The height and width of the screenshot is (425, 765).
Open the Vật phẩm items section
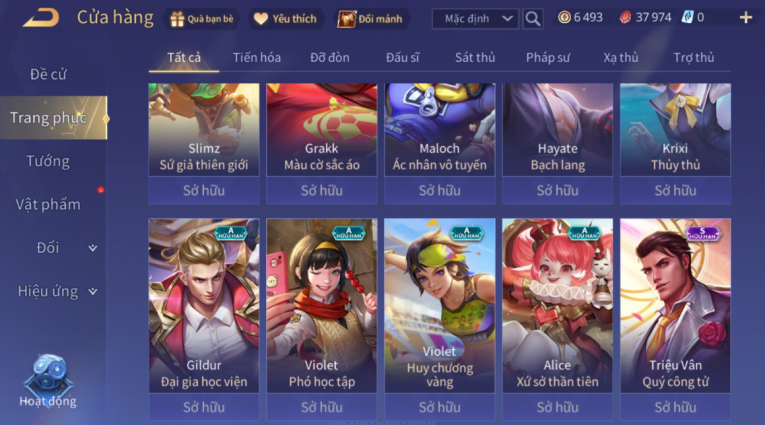(x=48, y=204)
